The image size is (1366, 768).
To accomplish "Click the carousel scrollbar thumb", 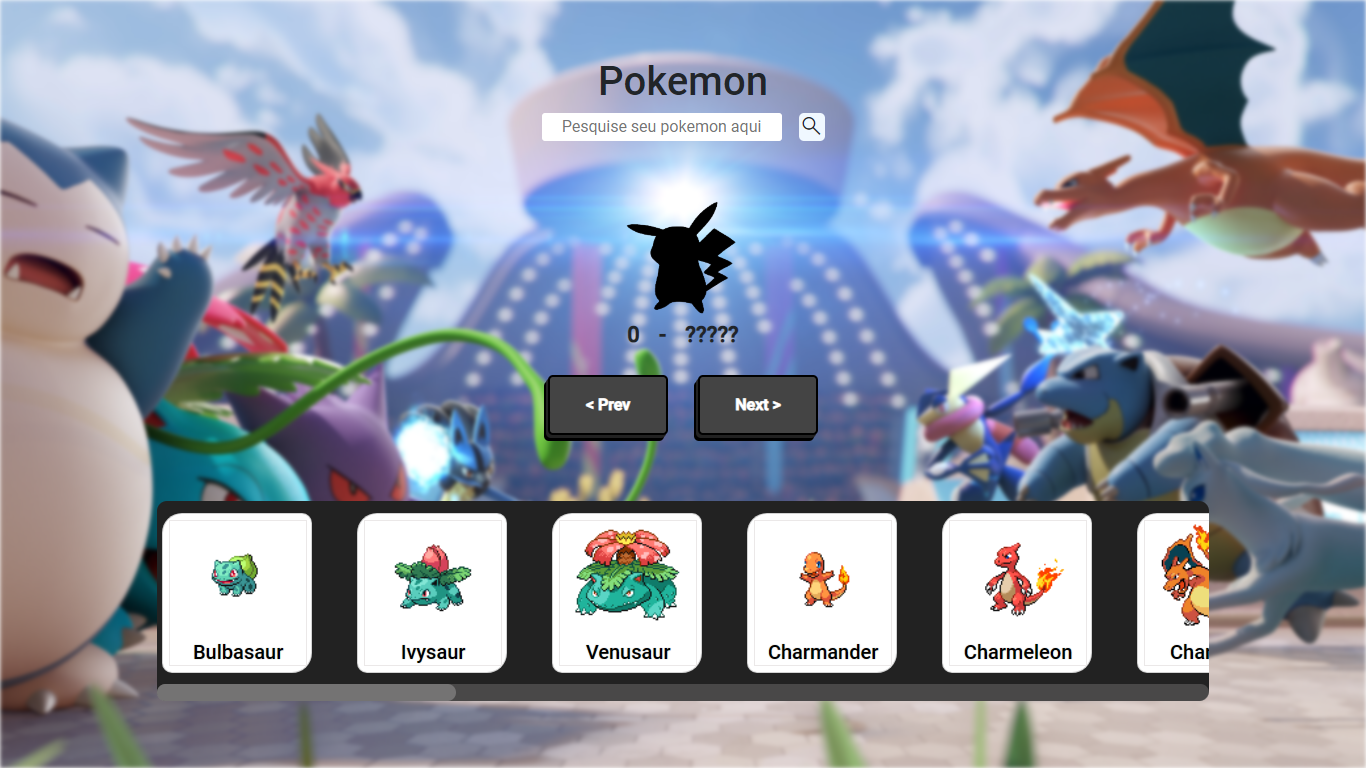I will tap(305, 691).
